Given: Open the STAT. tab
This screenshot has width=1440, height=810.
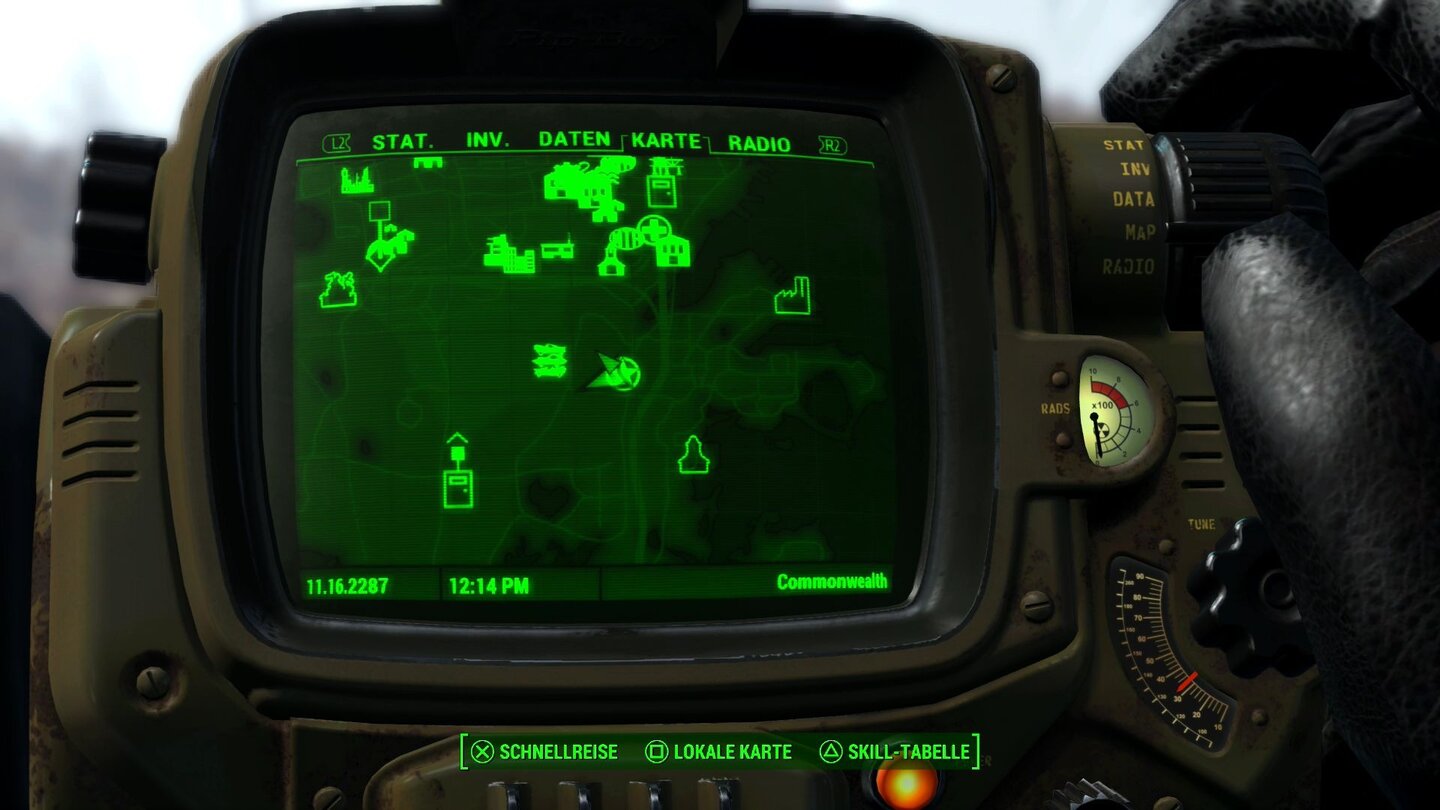Looking at the screenshot, I should (x=402, y=141).
